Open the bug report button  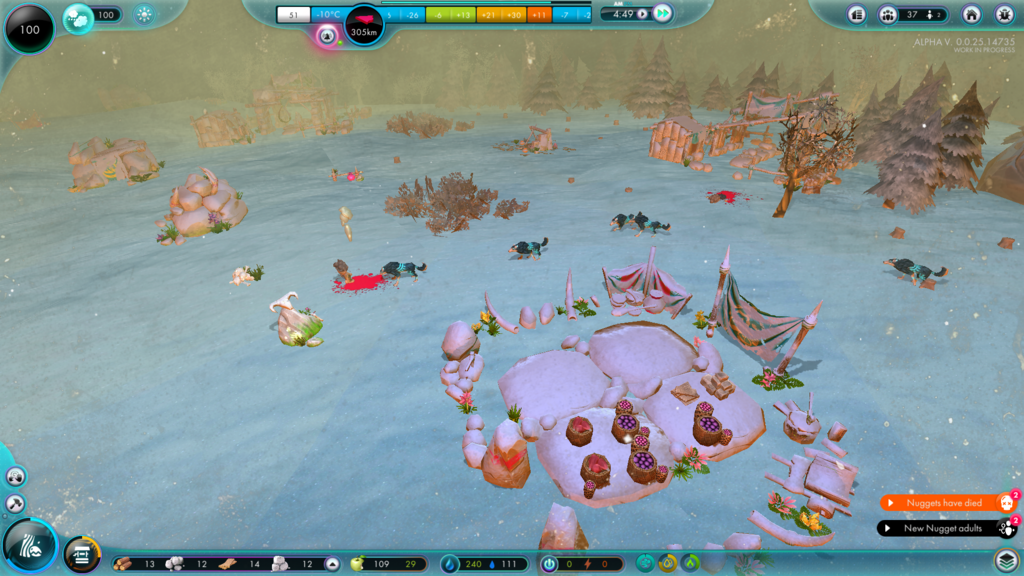click(x=1002, y=14)
